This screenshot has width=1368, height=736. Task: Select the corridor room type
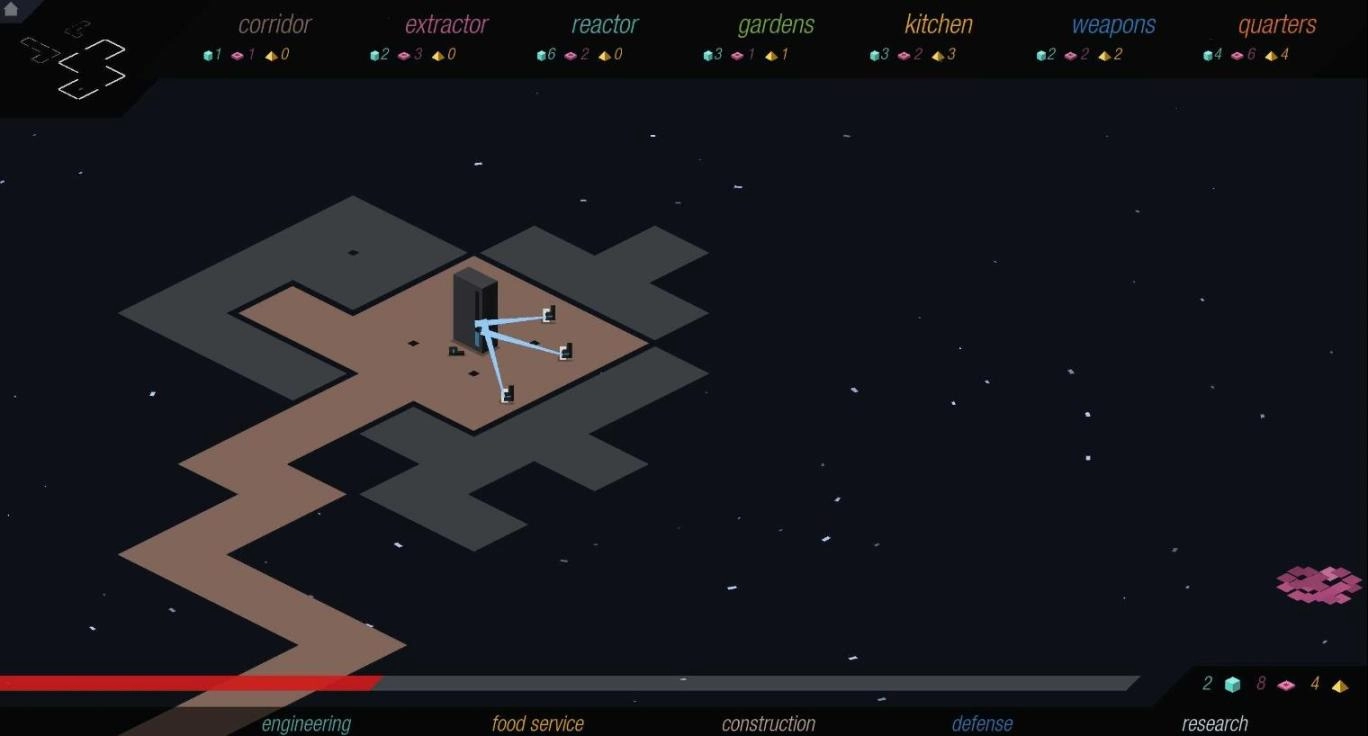[275, 25]
